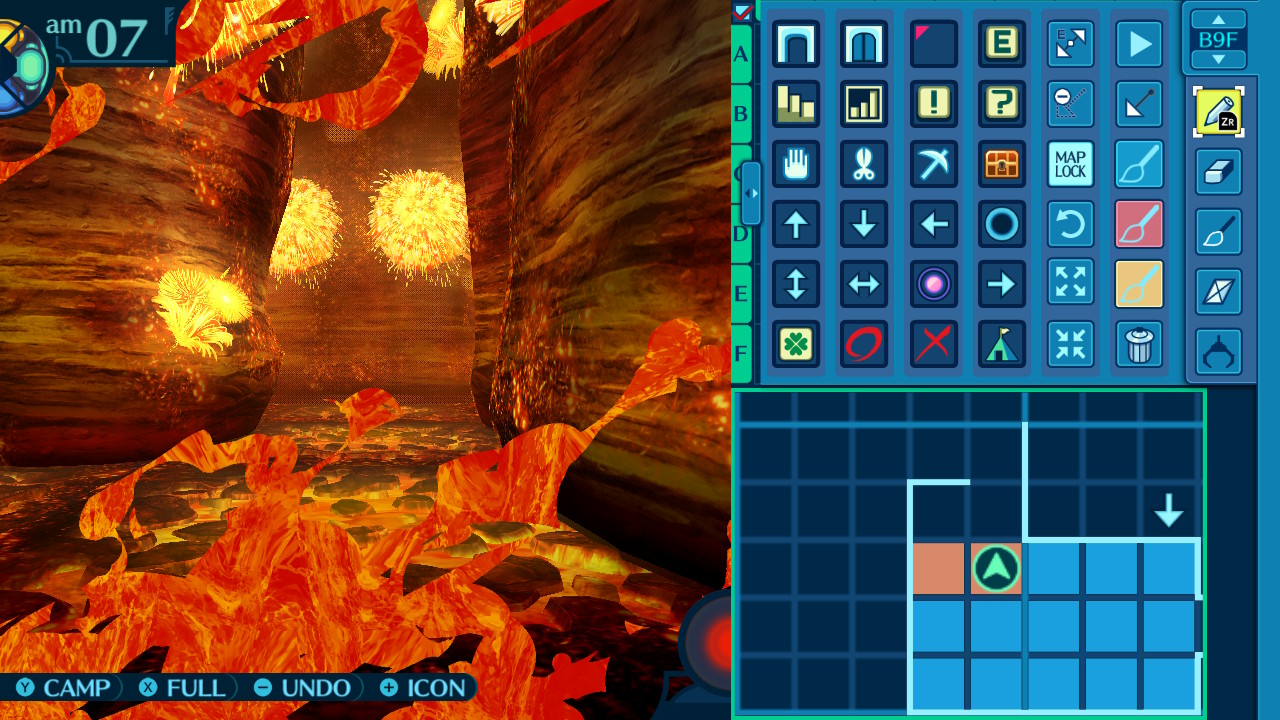This screenshot has height=720, width=1280.
Task: Select the red X mark icon
Action: point(934,344)
